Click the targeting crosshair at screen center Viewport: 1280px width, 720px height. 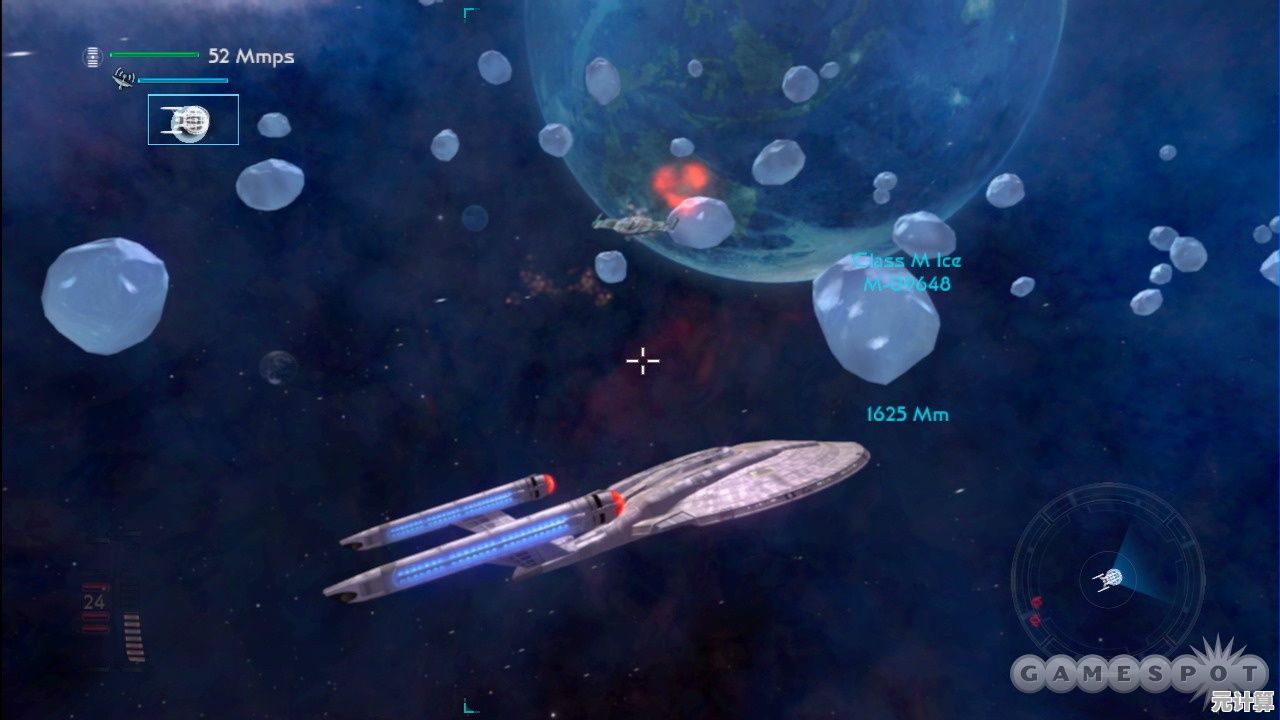pyautogui.click(x=641, y=360)
